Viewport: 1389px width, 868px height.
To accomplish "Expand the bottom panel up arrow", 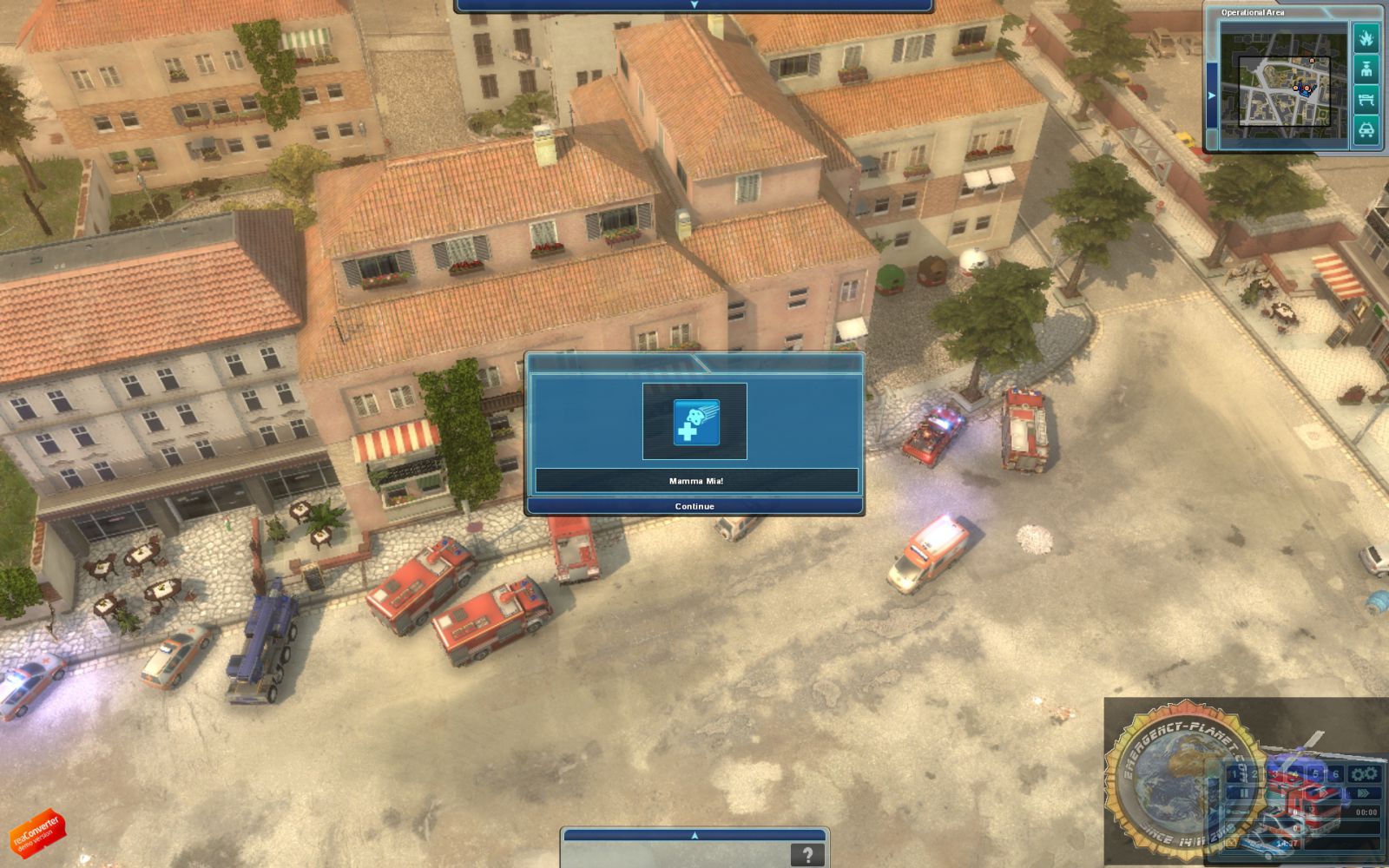I will [694, 835].
